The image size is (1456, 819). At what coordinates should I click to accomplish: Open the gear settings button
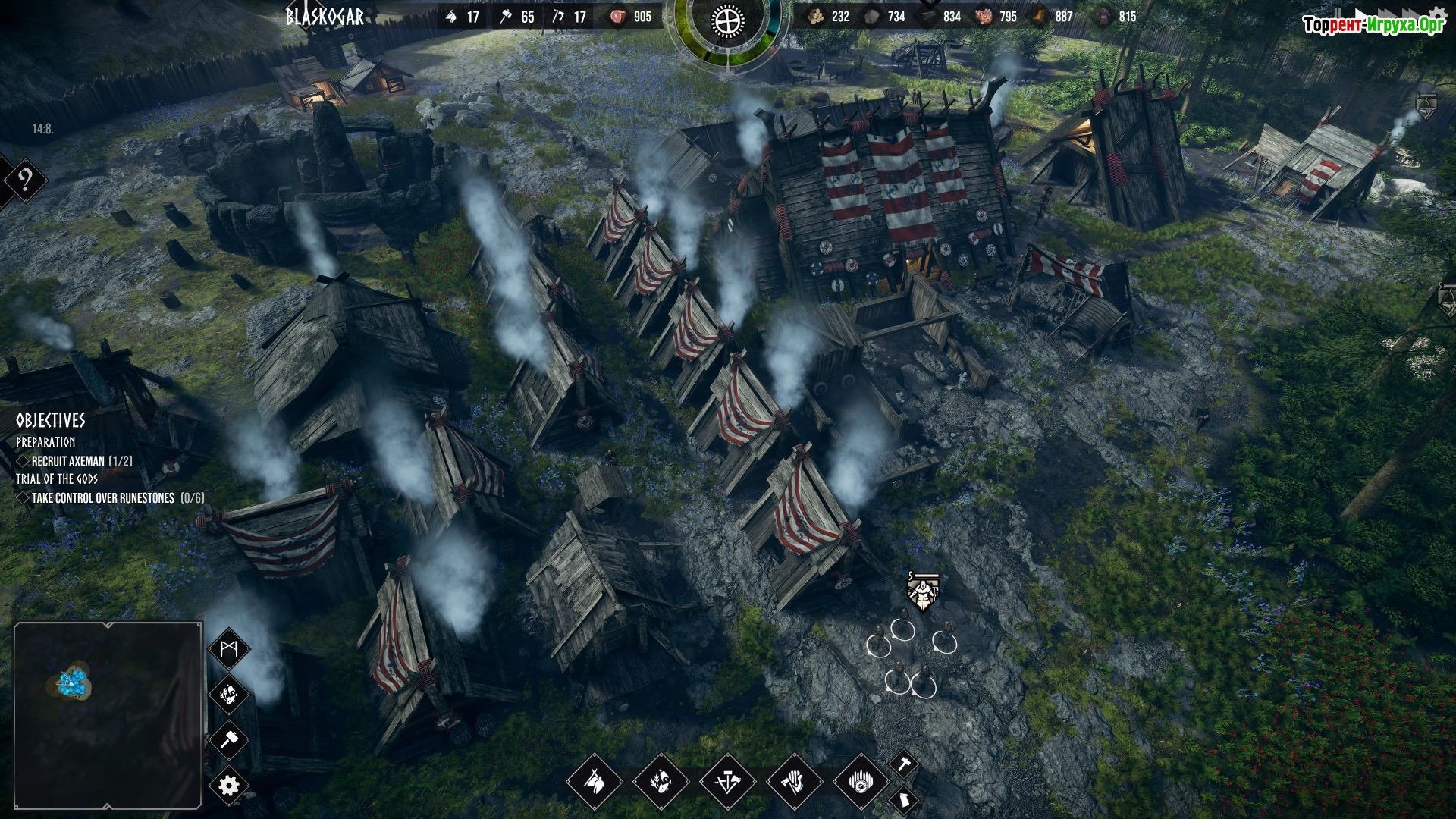228,785
